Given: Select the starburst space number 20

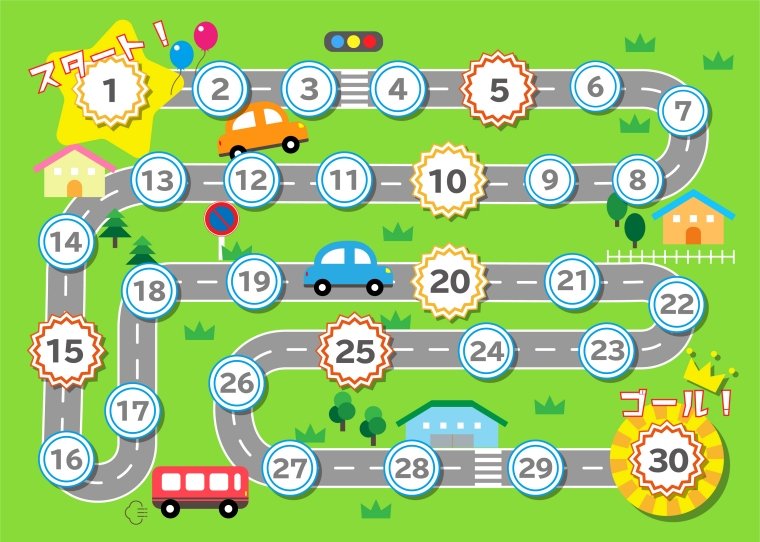Looking at the screenshot, I should [449, 282].
